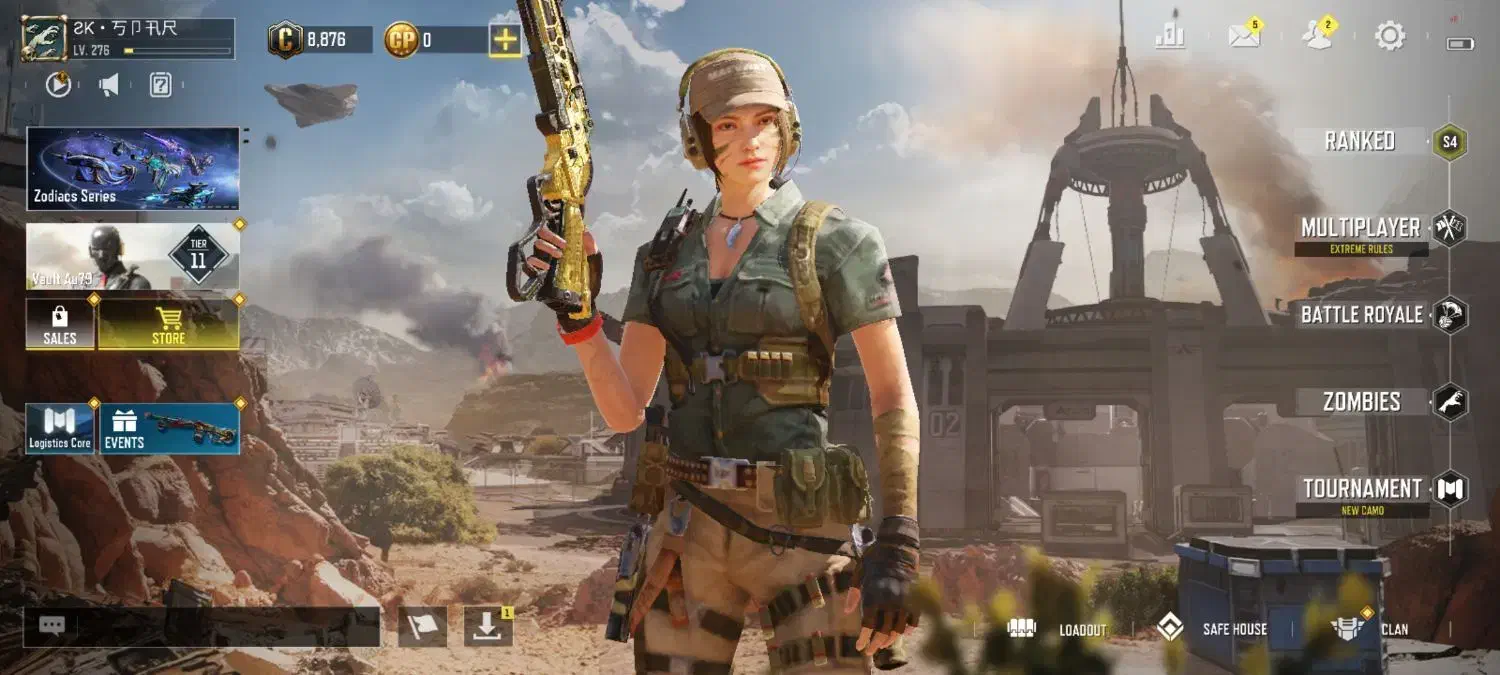The width and height of the screenshot is (1500, 675).
Task: Open the Clan menu
Action: click(1370, 629)
